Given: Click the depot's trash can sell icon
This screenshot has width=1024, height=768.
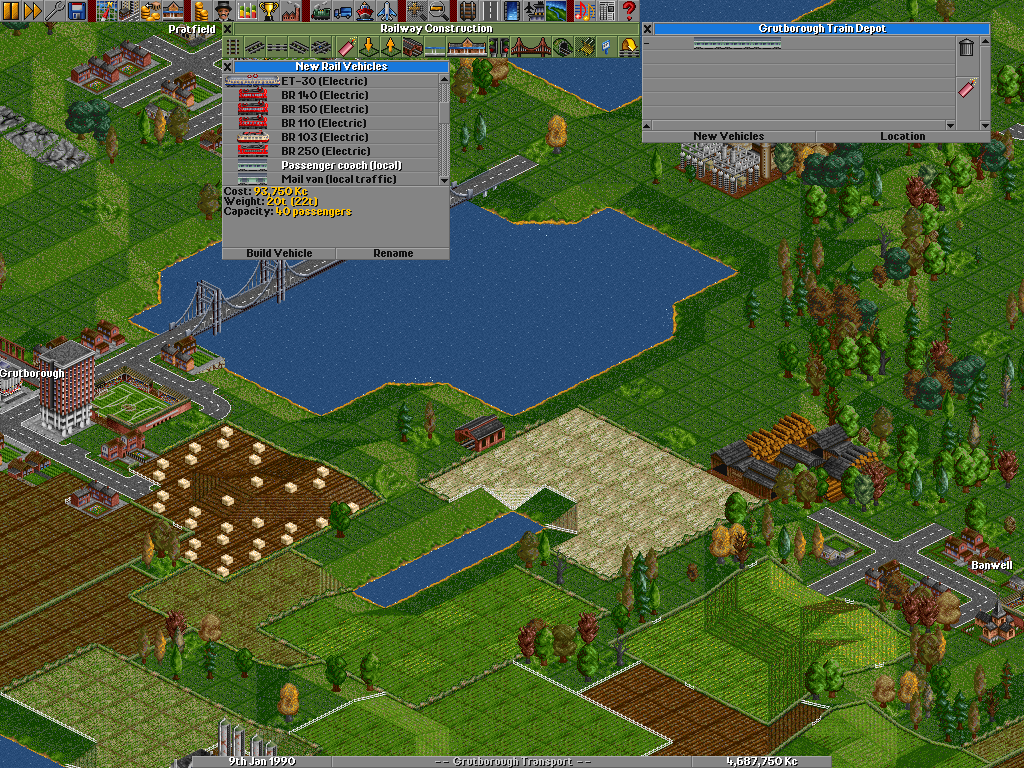Looking at the screenshot, I should [966, 48].
